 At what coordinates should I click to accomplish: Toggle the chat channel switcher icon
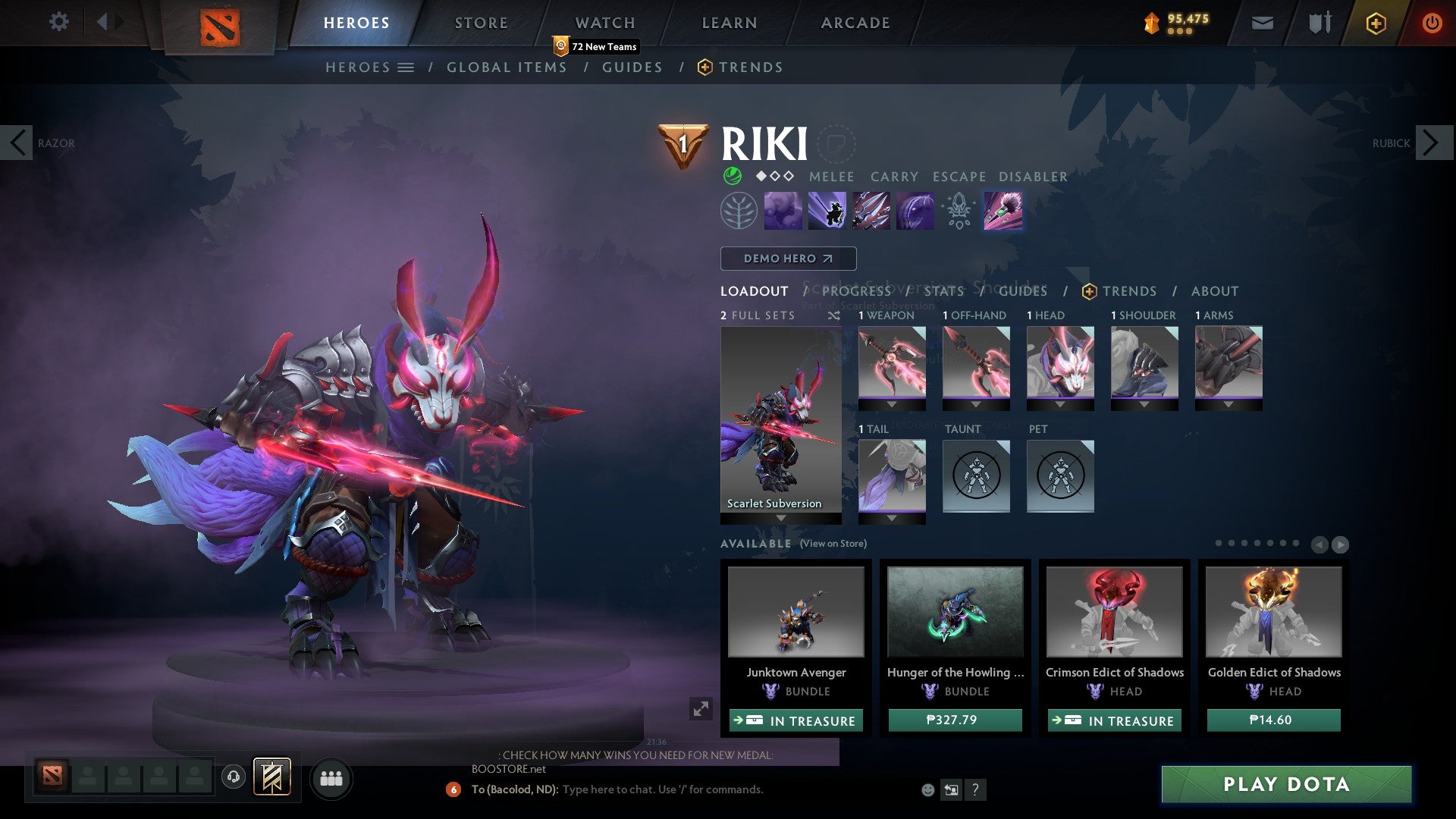pyautogui.click(x=951, y=789)
